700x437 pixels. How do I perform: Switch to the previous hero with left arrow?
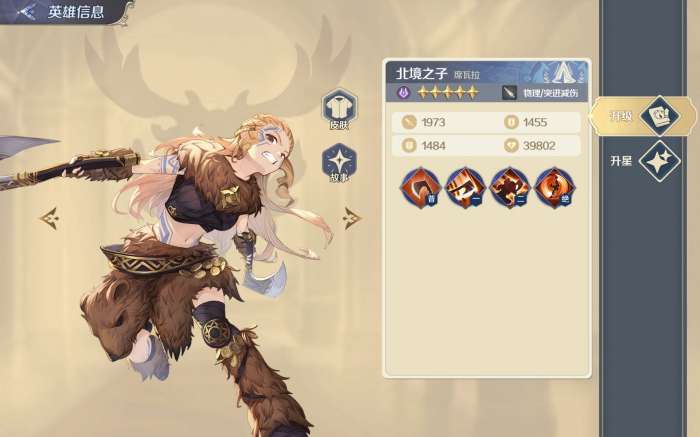pyautogui.click(x=47, y=216)
